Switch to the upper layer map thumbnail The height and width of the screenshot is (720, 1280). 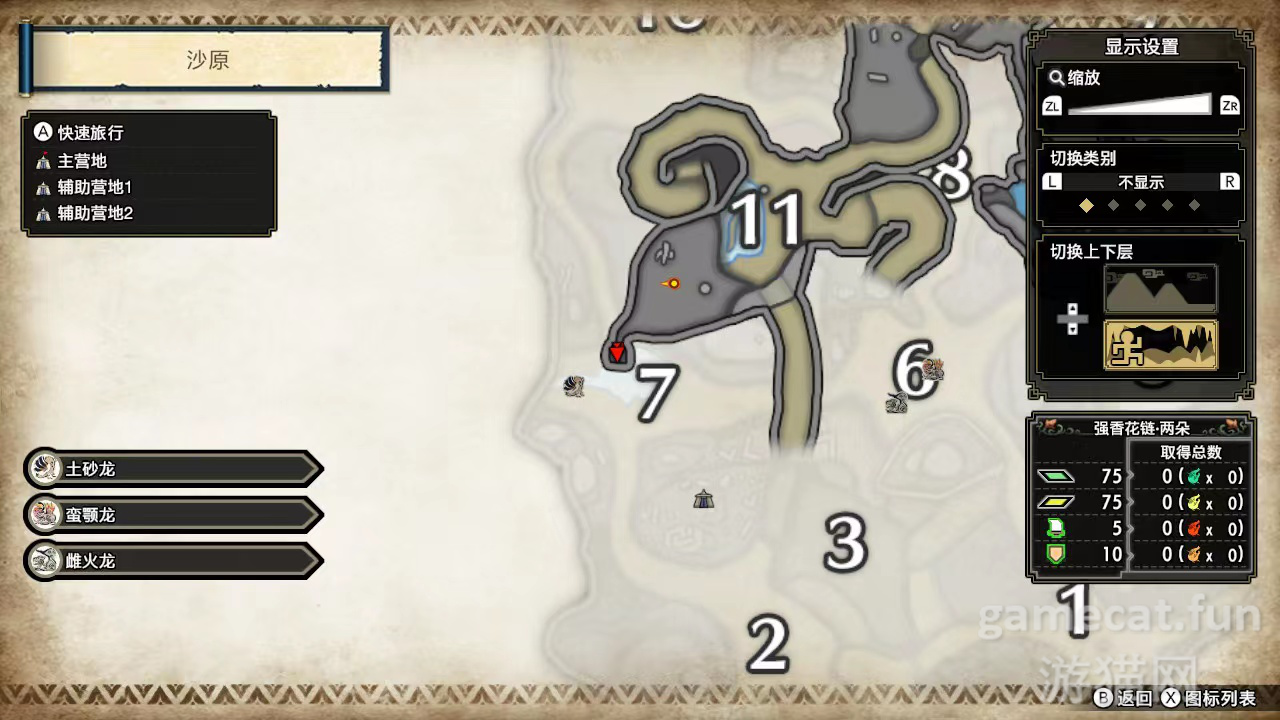1160,289
